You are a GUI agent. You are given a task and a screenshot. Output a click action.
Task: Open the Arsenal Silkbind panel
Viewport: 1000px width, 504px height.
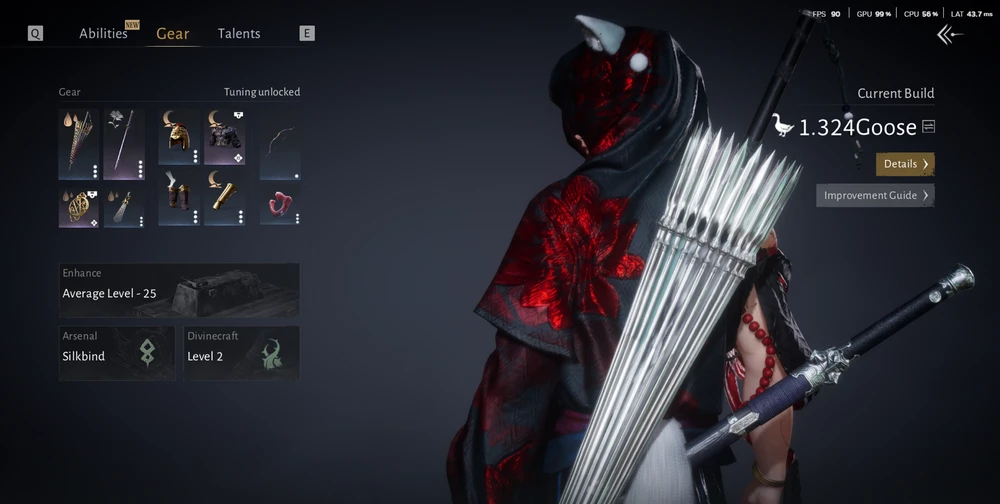tap(117, 352)
